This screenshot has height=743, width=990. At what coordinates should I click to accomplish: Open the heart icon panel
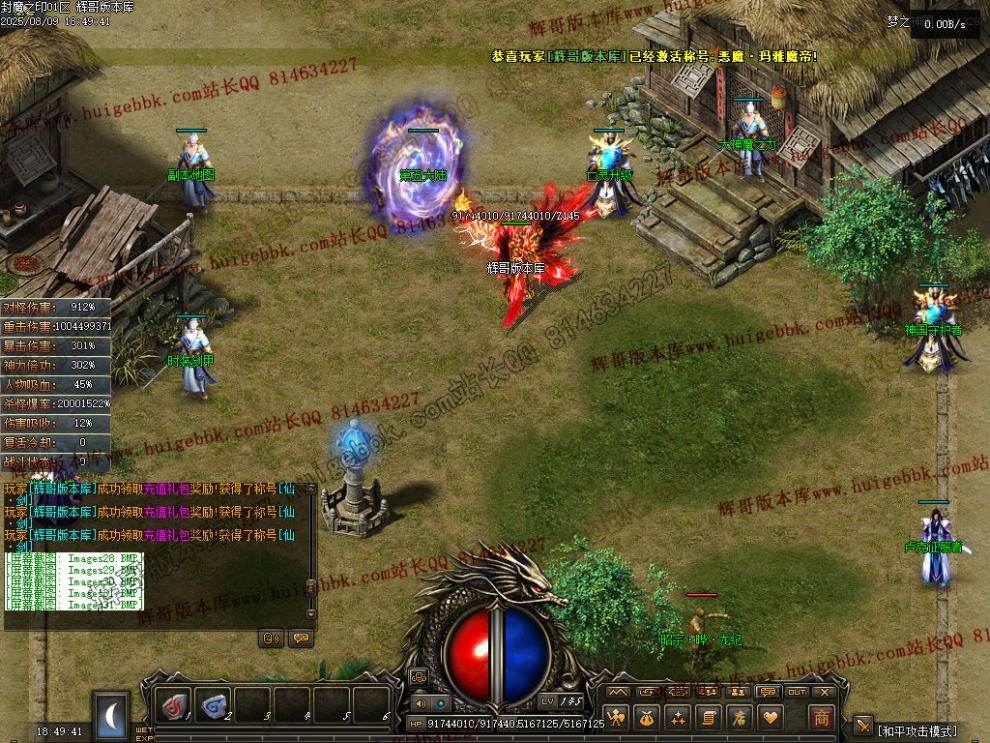click(x=769, y=717)
